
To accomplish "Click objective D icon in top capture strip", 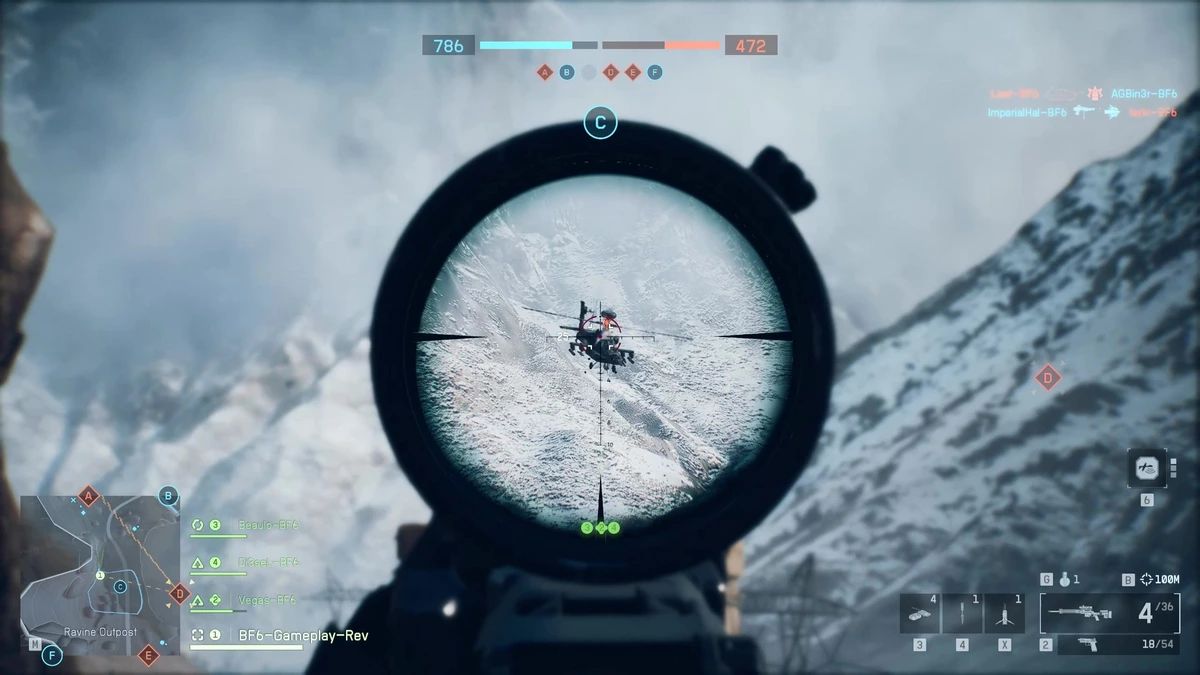I will tap(610, 72).
